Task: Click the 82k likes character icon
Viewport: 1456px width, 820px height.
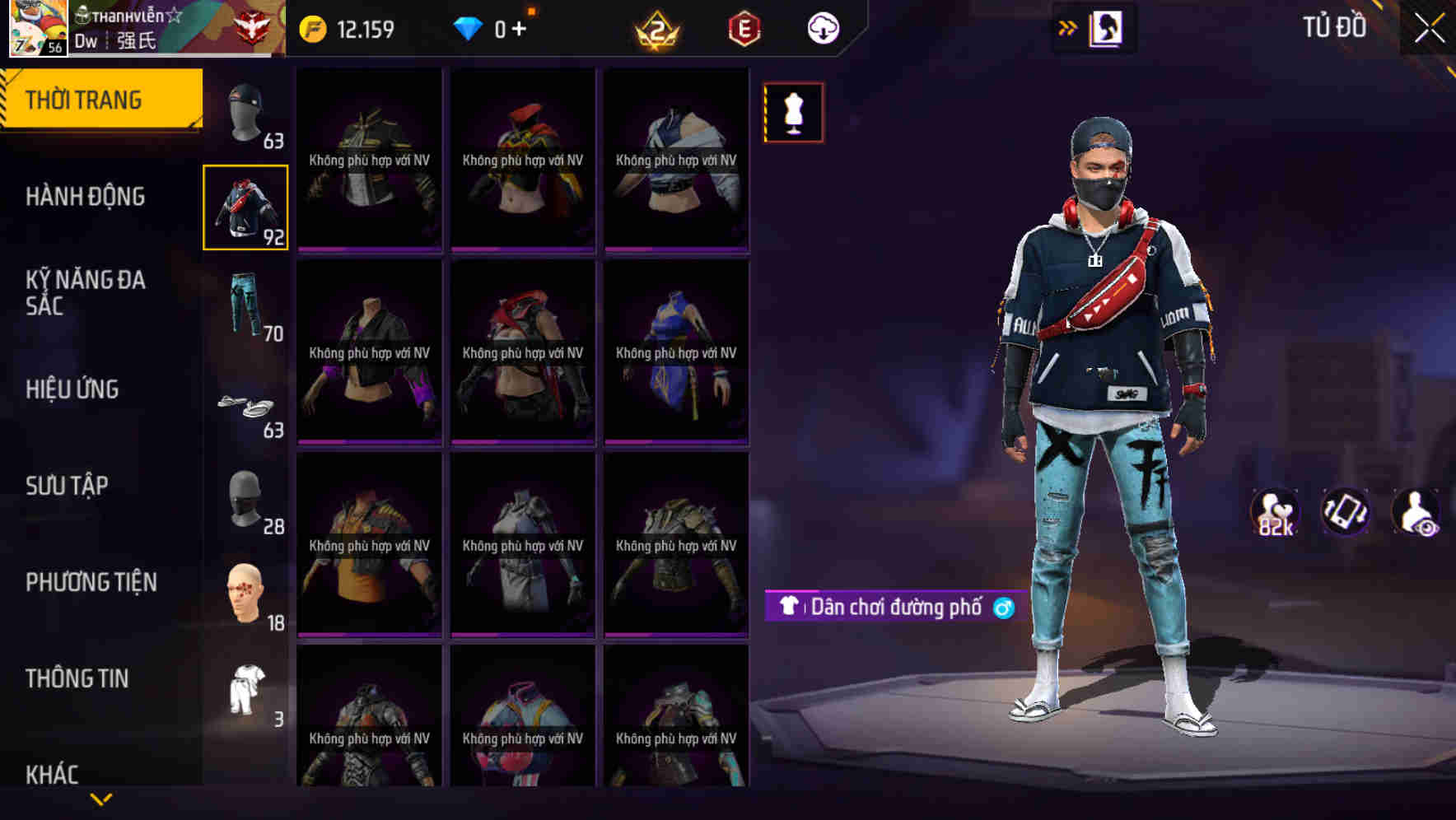Action: 1273,512
